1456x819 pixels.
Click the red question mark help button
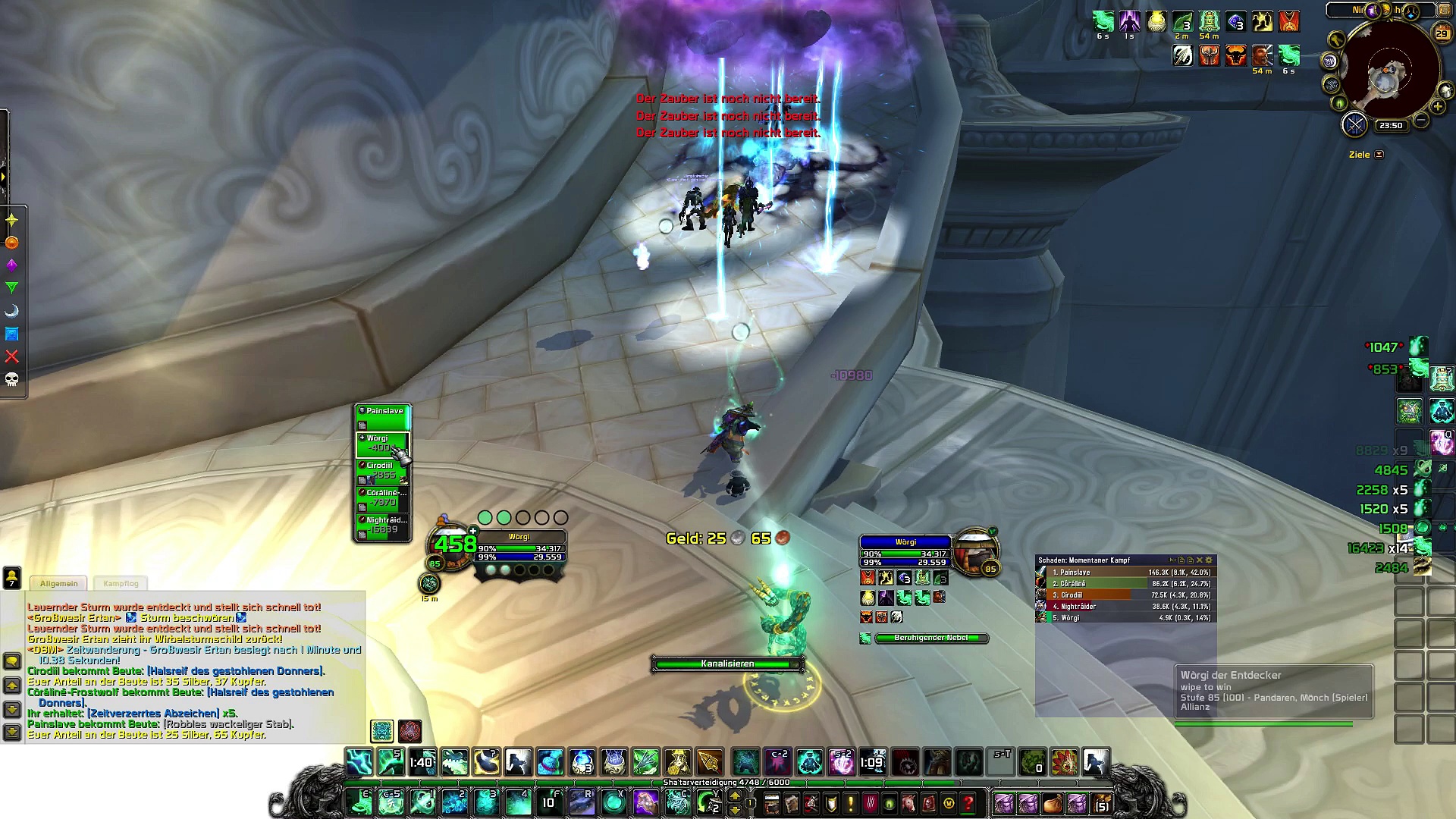coord(968,802)
